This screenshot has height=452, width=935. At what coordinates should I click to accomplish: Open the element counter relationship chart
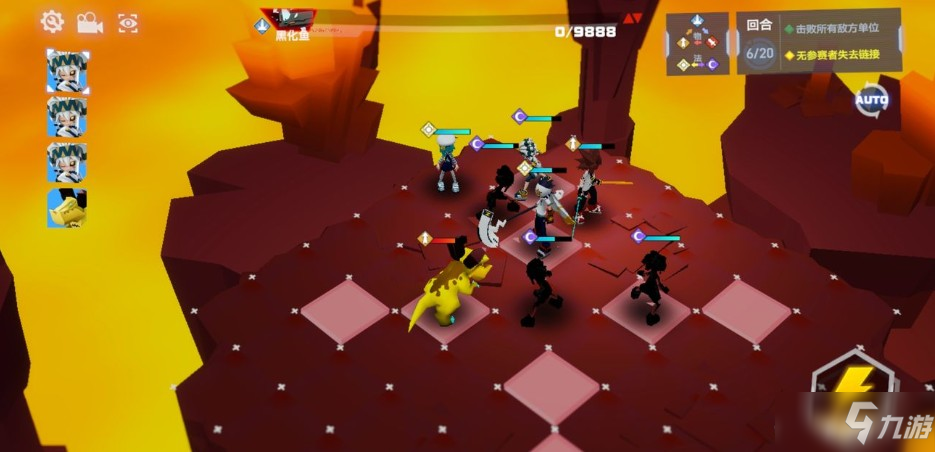(x=697, y=43)
